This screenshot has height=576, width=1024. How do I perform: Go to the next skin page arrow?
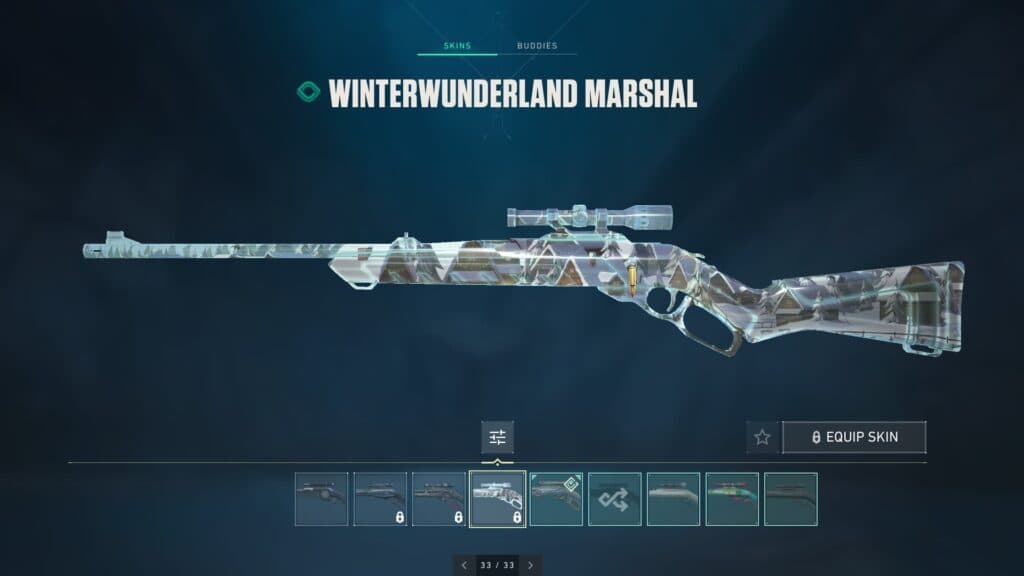pos(530,565)
